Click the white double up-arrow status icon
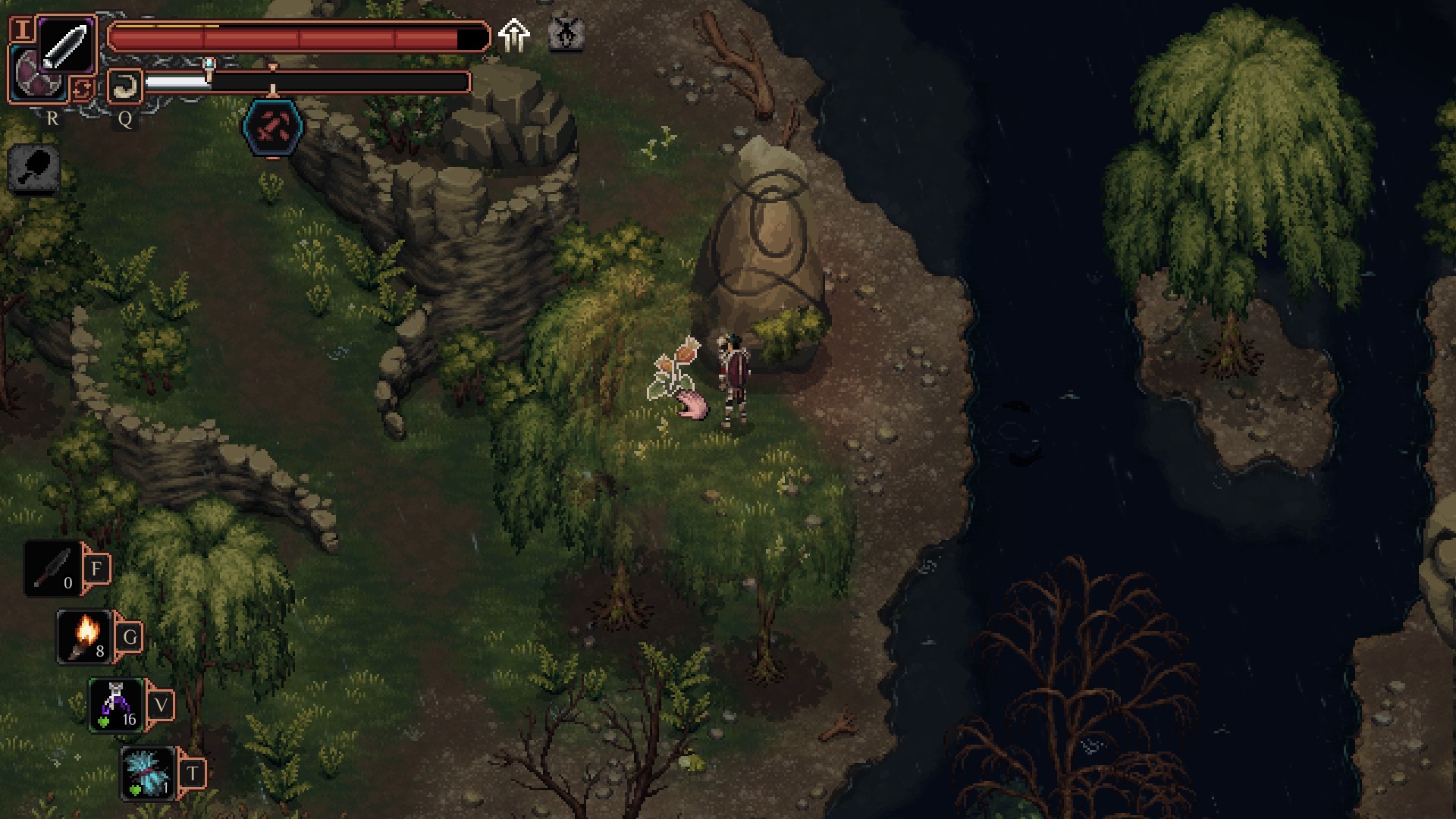The height and width of the screenshot is (819, 1456). (514, 35)
